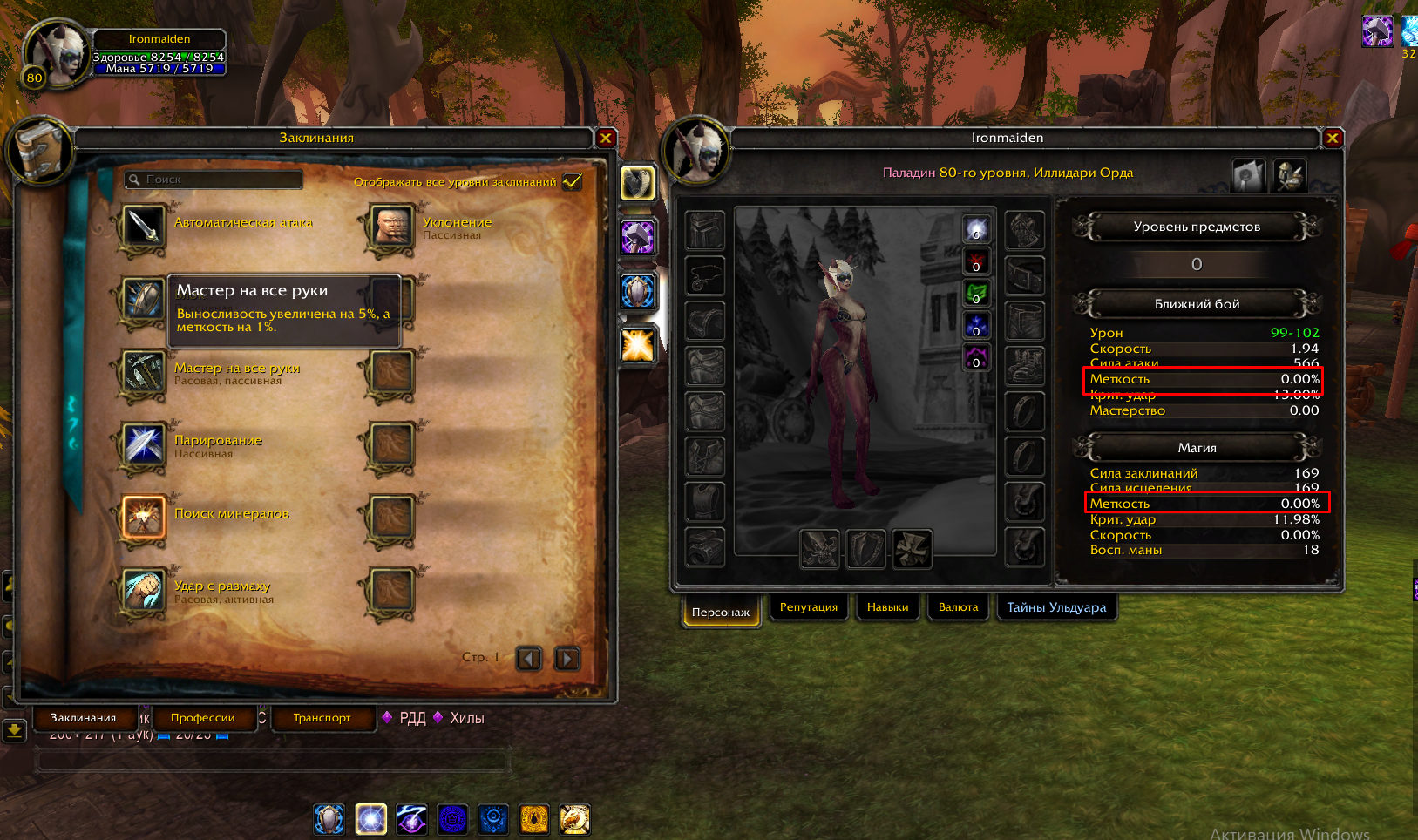Image resolution: width=1418 pixels, height=840 pixels.
Task: Switch to the Репутация tab
Action: pos(808,607)
